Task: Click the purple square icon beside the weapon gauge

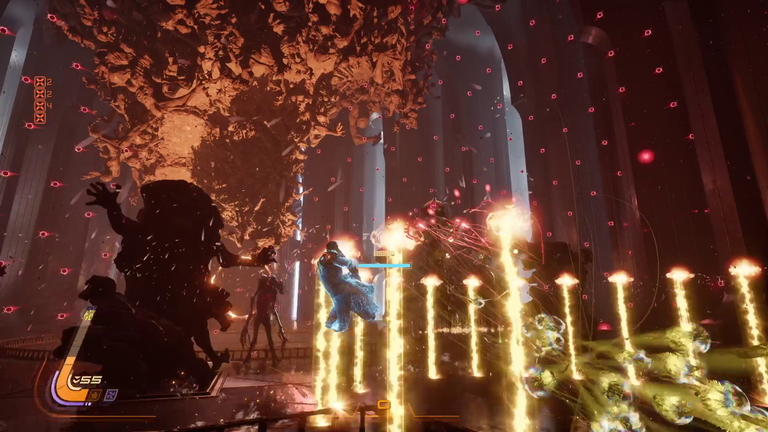Action: coord(110,394)
